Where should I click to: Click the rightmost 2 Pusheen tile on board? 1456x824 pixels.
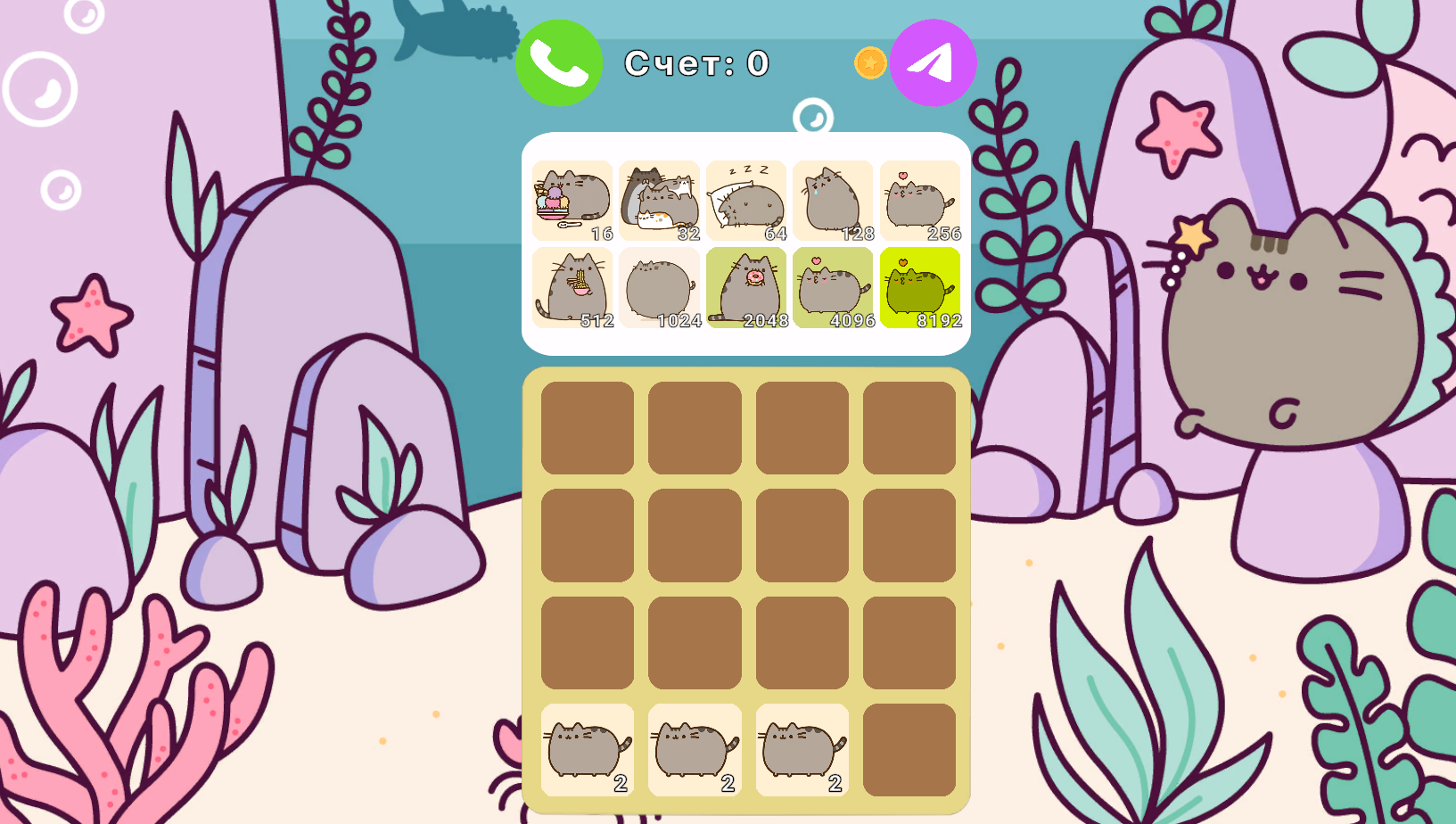(x=802, y=752)
